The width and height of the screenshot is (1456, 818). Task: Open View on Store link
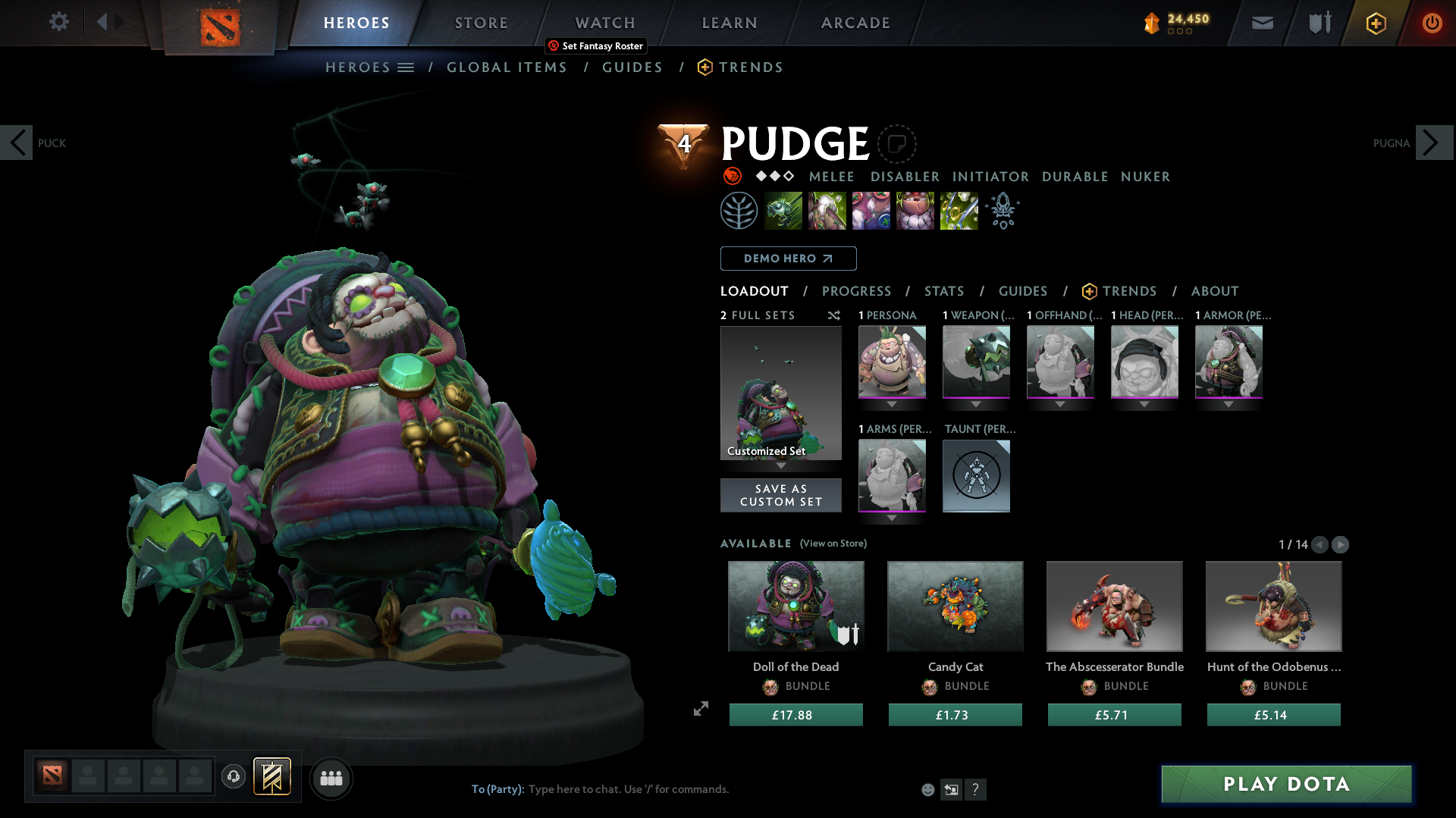pos(833,544)
